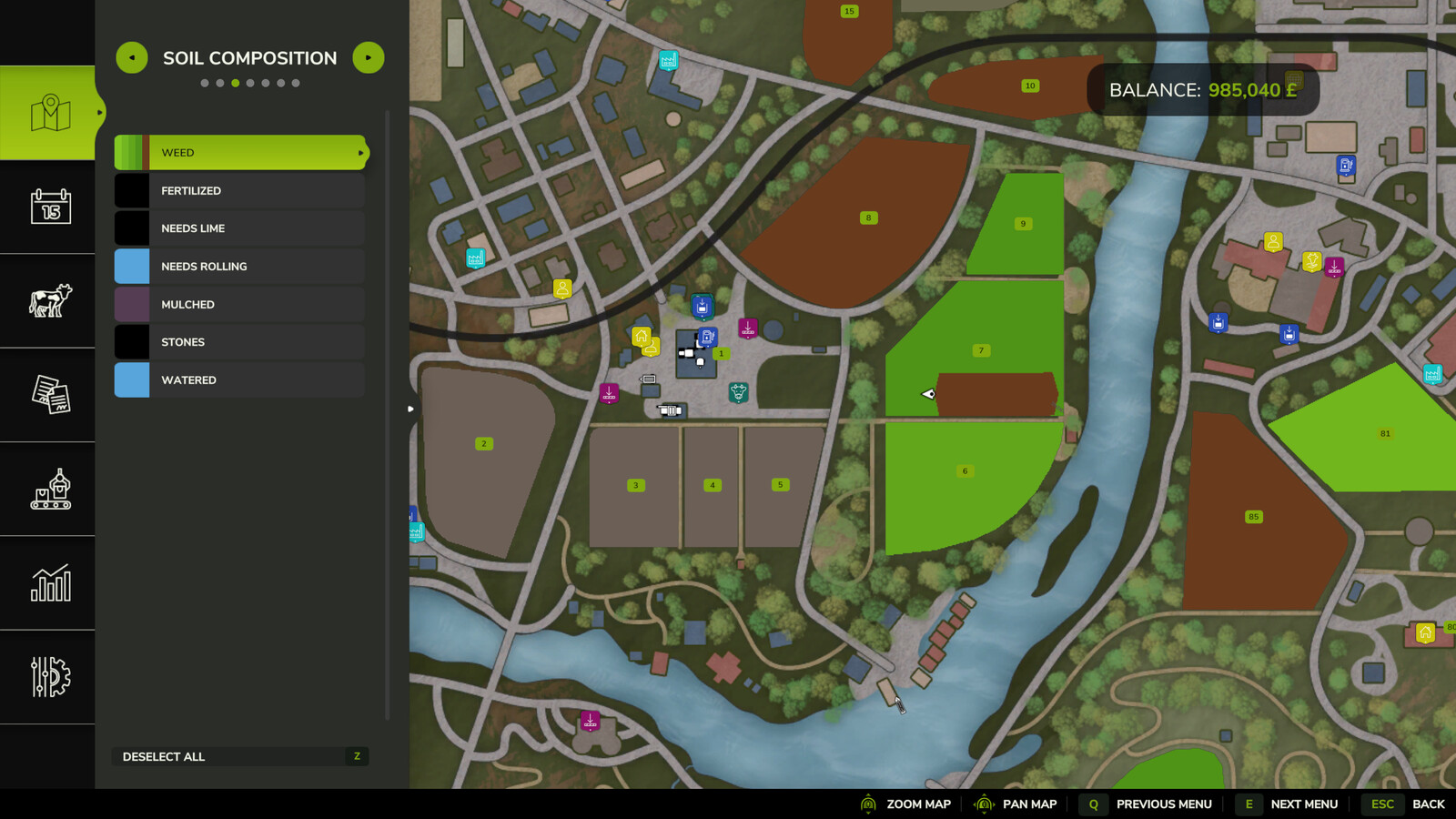Open the game settings sliders tab
This screenshot has width=1456, height=819.
50,677
